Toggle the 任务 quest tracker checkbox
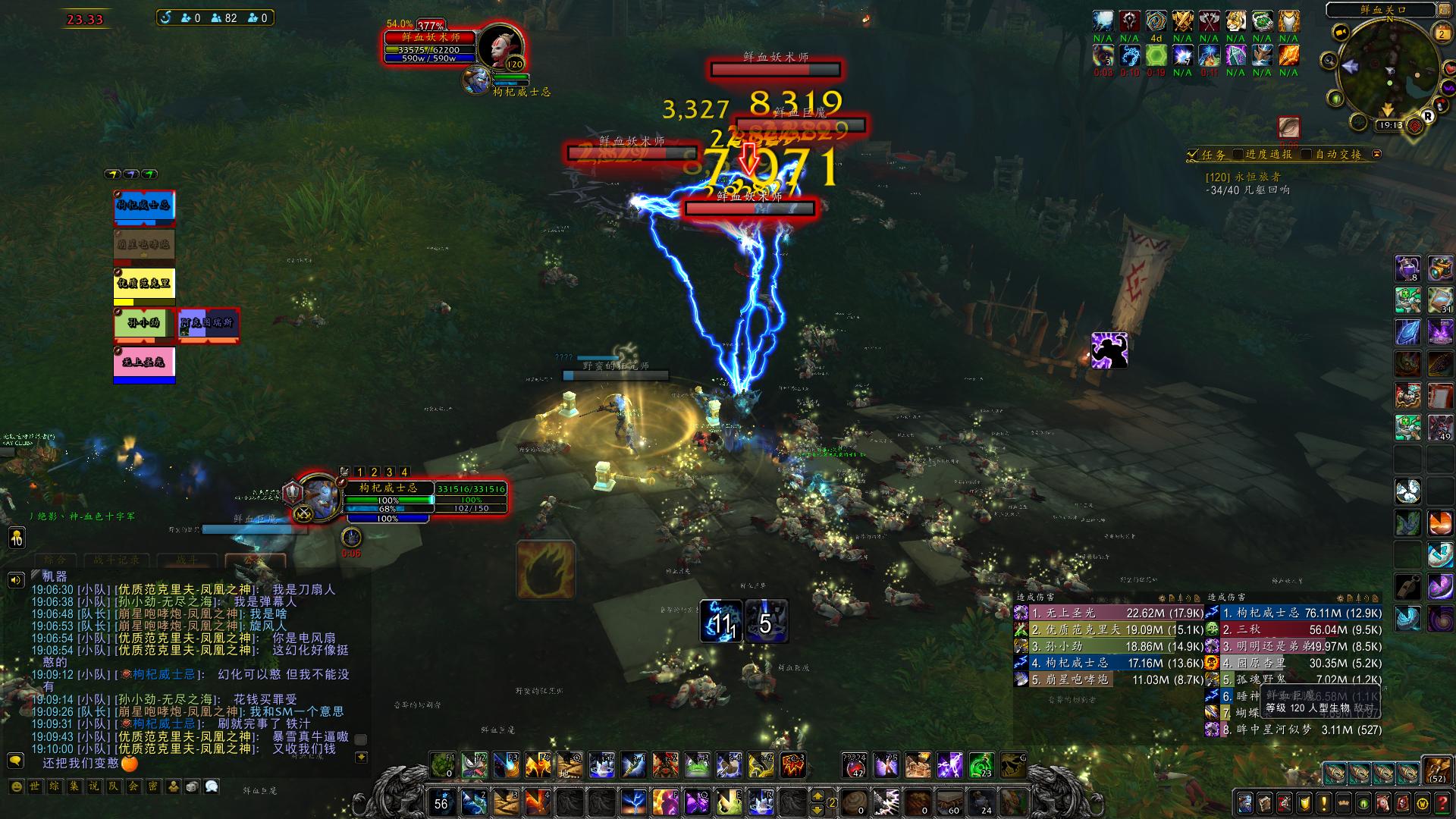 [x=1194, y=155]
